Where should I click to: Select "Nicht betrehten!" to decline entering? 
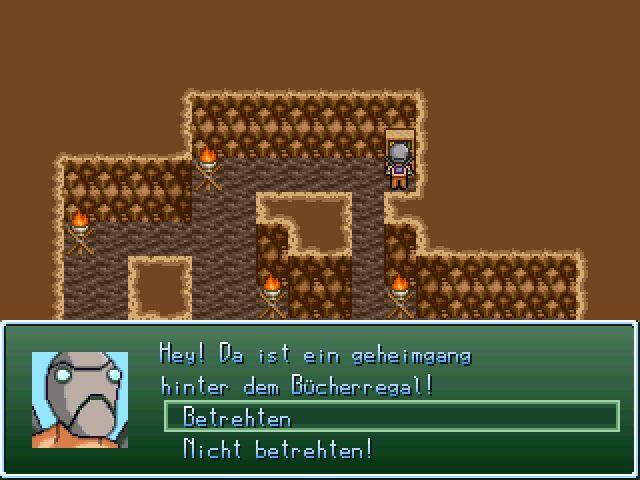tap(278, 449)
